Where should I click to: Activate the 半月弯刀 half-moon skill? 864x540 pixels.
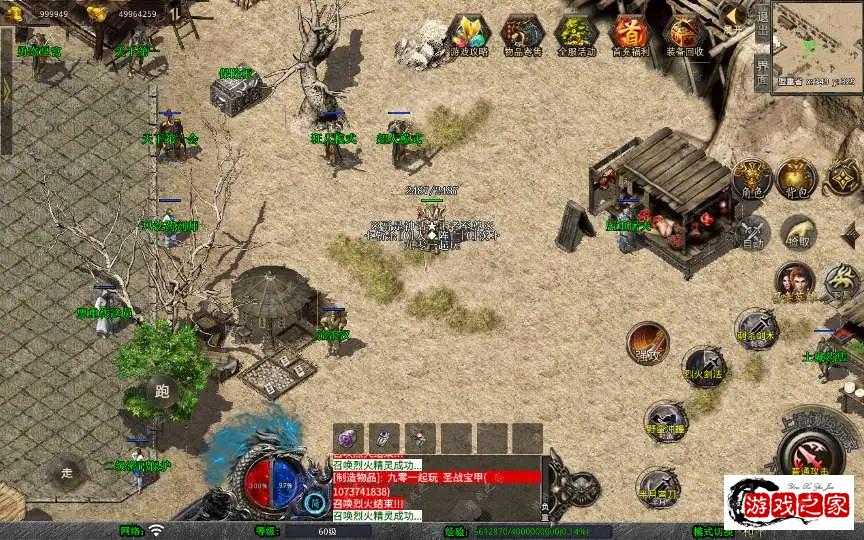[x=657, y=485]
